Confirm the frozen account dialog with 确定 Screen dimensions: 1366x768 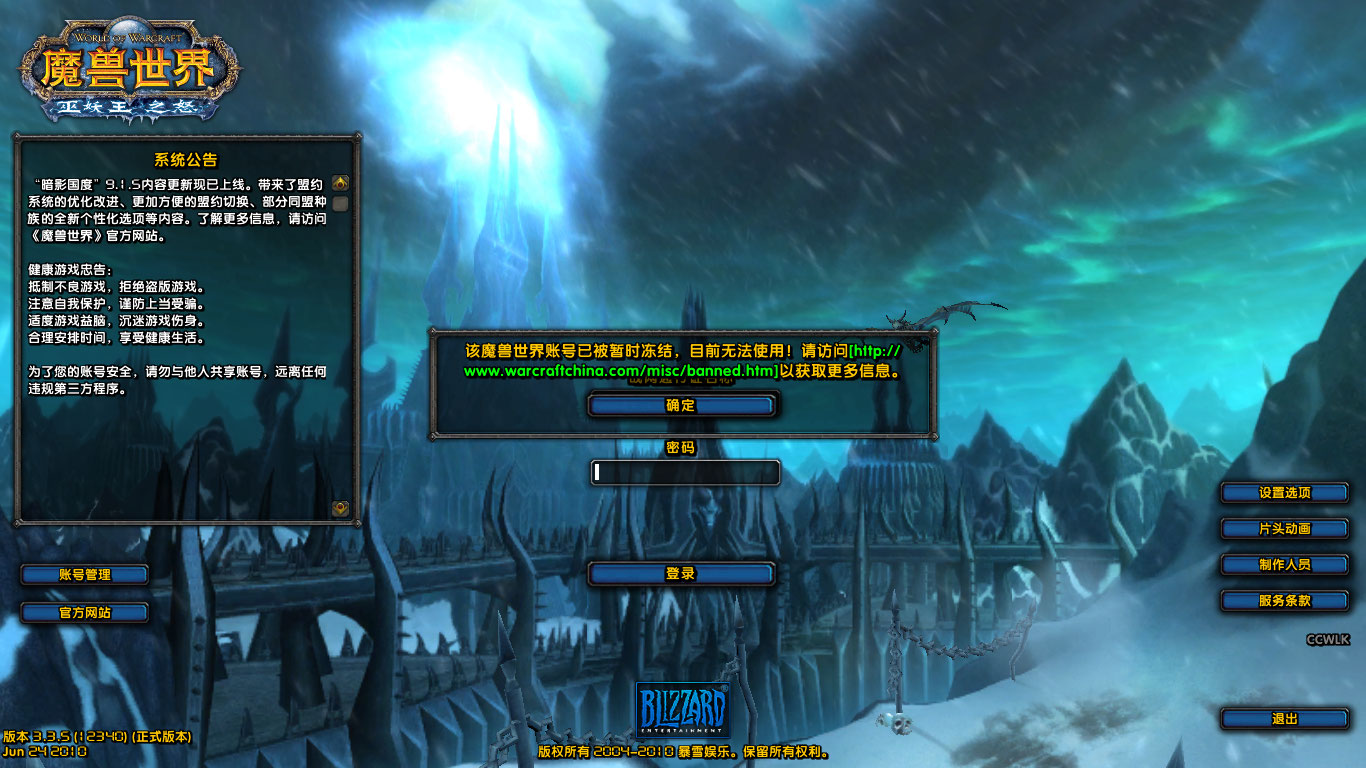point(683,405)
